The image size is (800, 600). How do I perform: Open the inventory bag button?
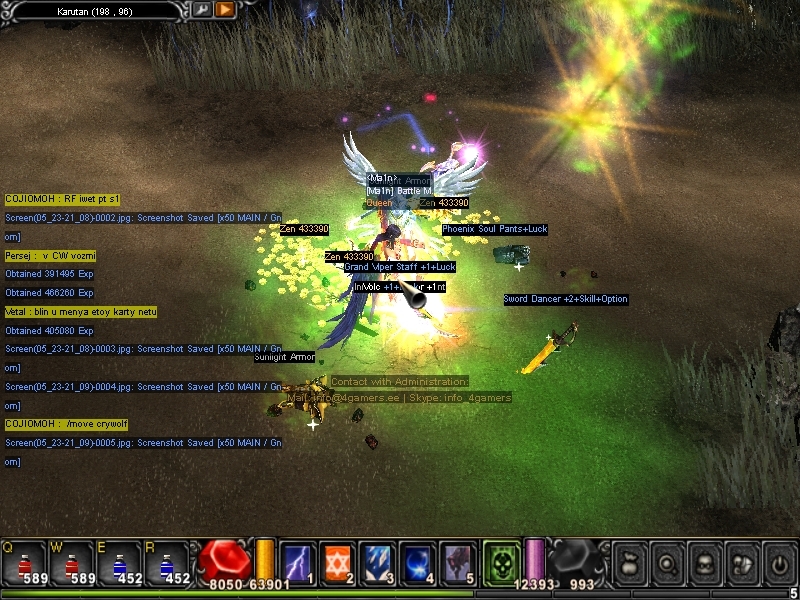(x=628, y=563)
